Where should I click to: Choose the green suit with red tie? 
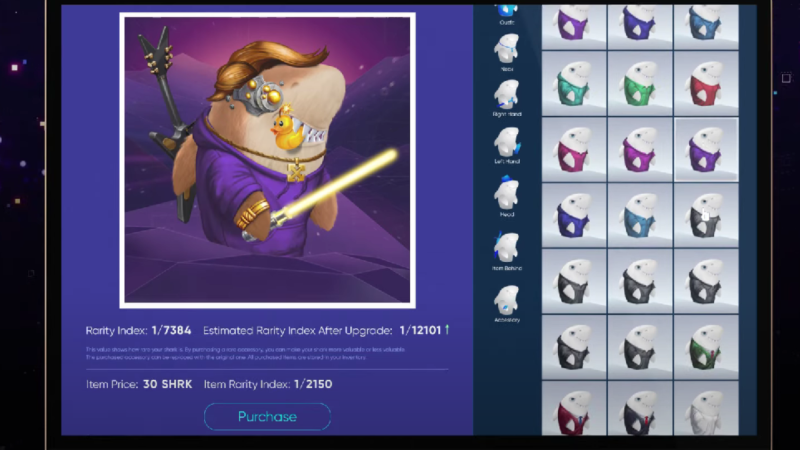point(706,346)
